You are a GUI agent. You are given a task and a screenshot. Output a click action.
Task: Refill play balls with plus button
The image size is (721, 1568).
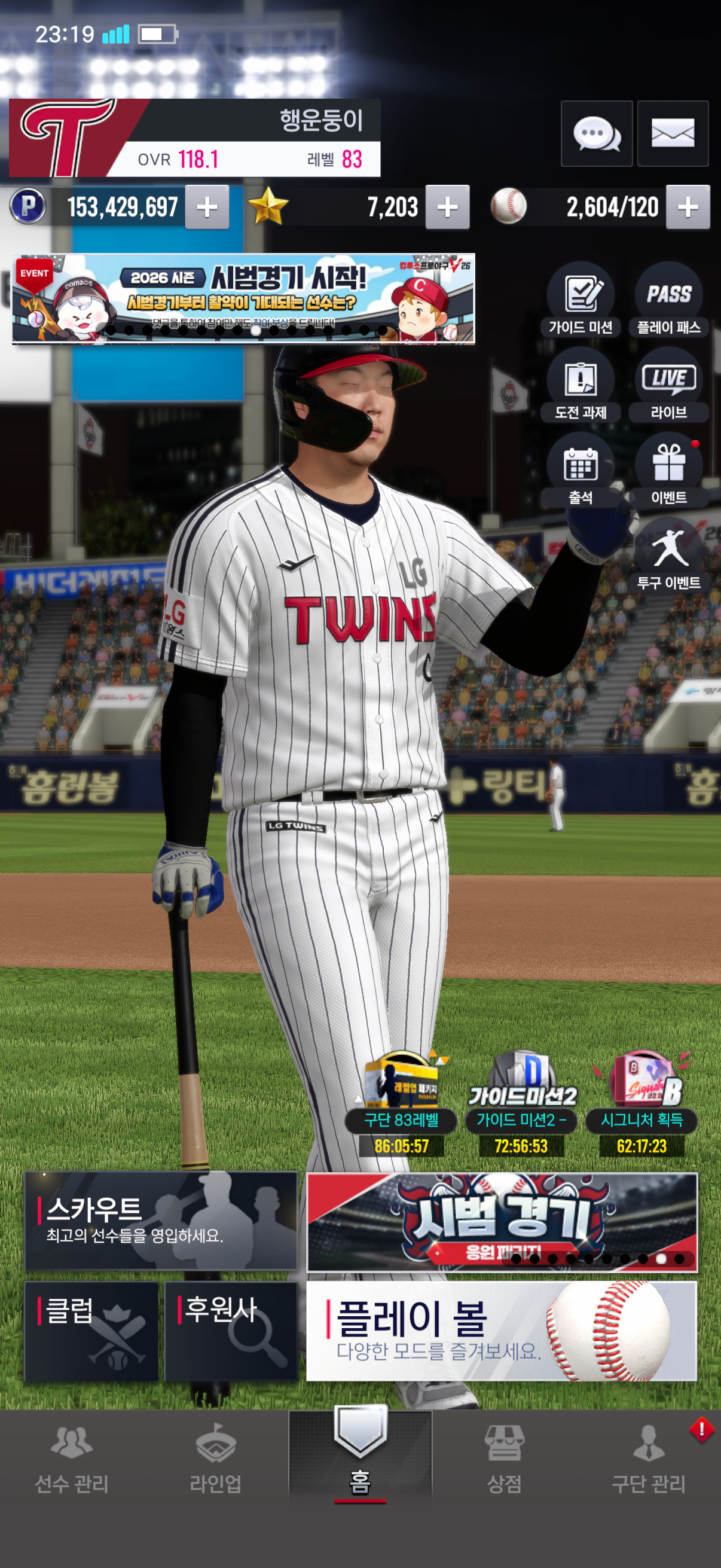pos(688,208)
